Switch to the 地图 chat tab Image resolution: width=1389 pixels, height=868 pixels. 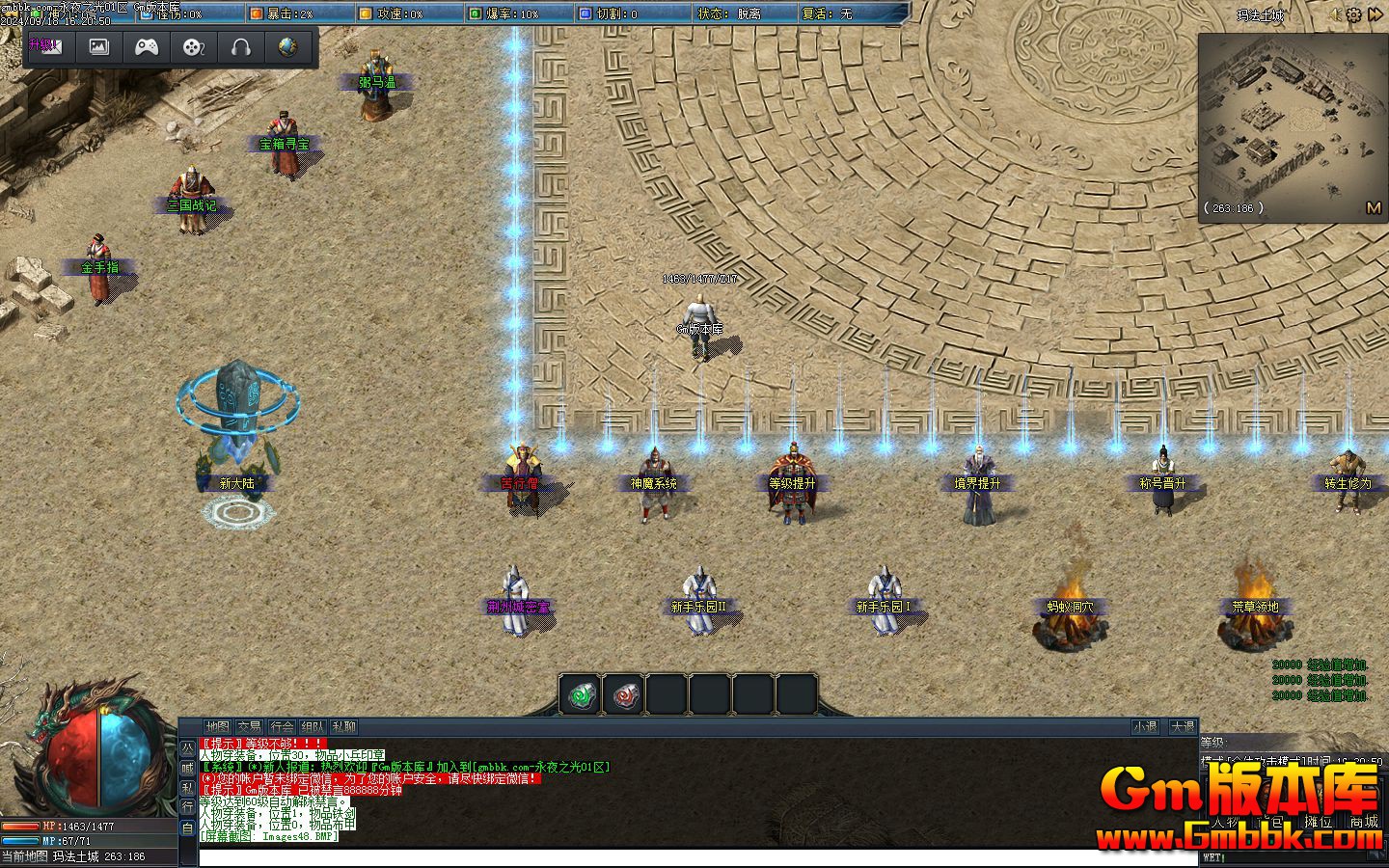pyautogui.click(x=217, y=726)
